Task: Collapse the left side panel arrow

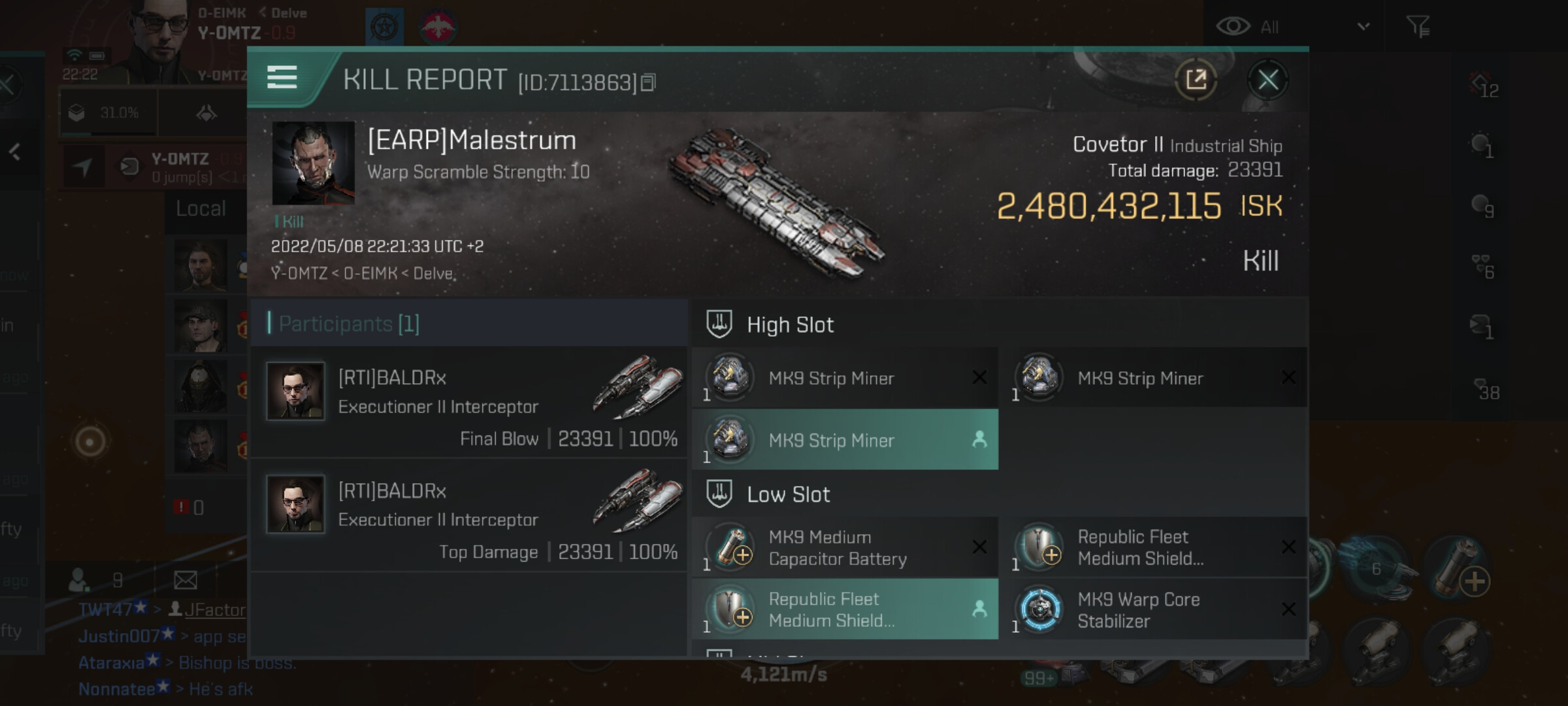Action: click(x=15, y=152)
